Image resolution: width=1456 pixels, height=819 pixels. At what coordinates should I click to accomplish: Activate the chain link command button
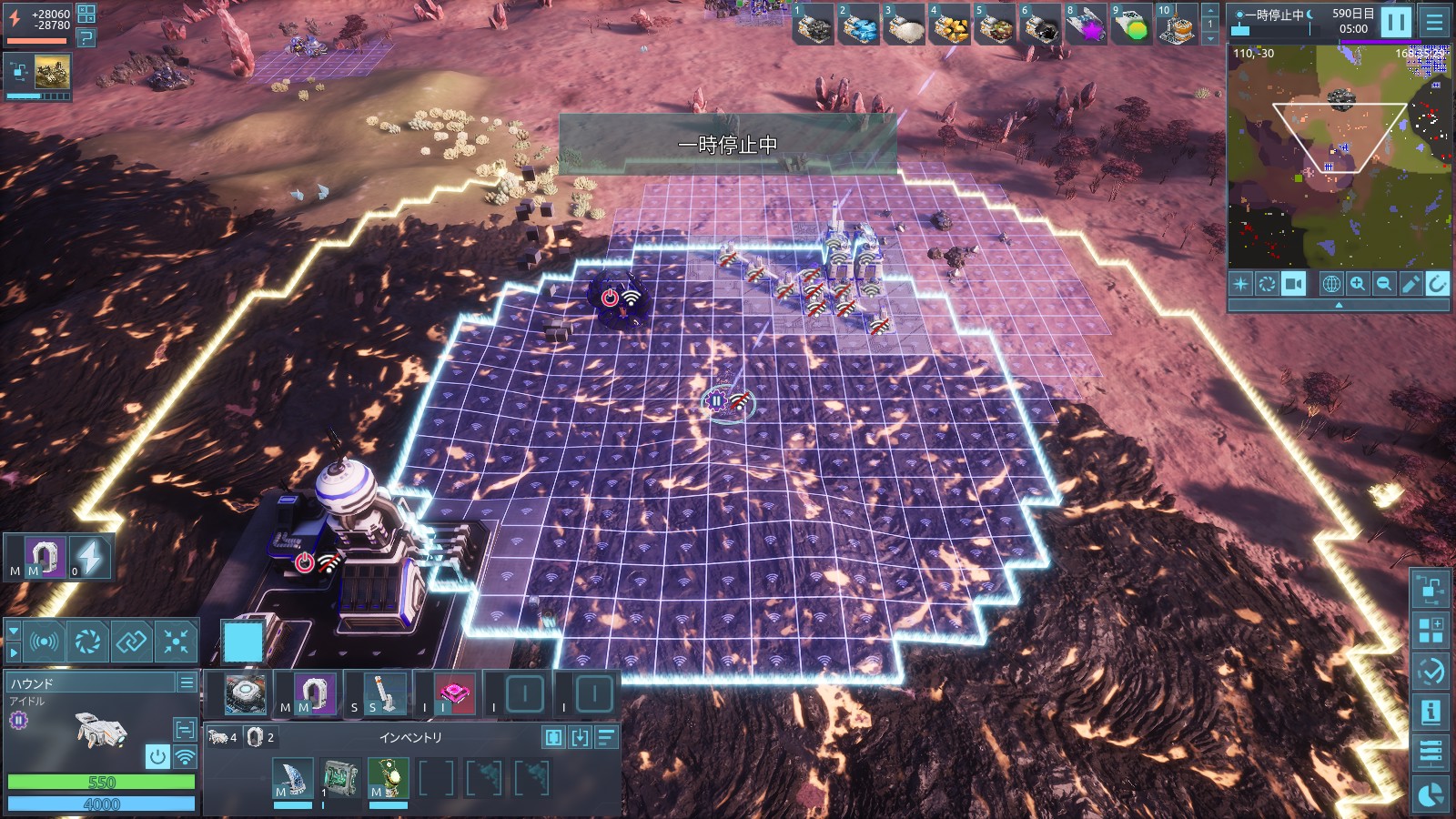point(131,642)
